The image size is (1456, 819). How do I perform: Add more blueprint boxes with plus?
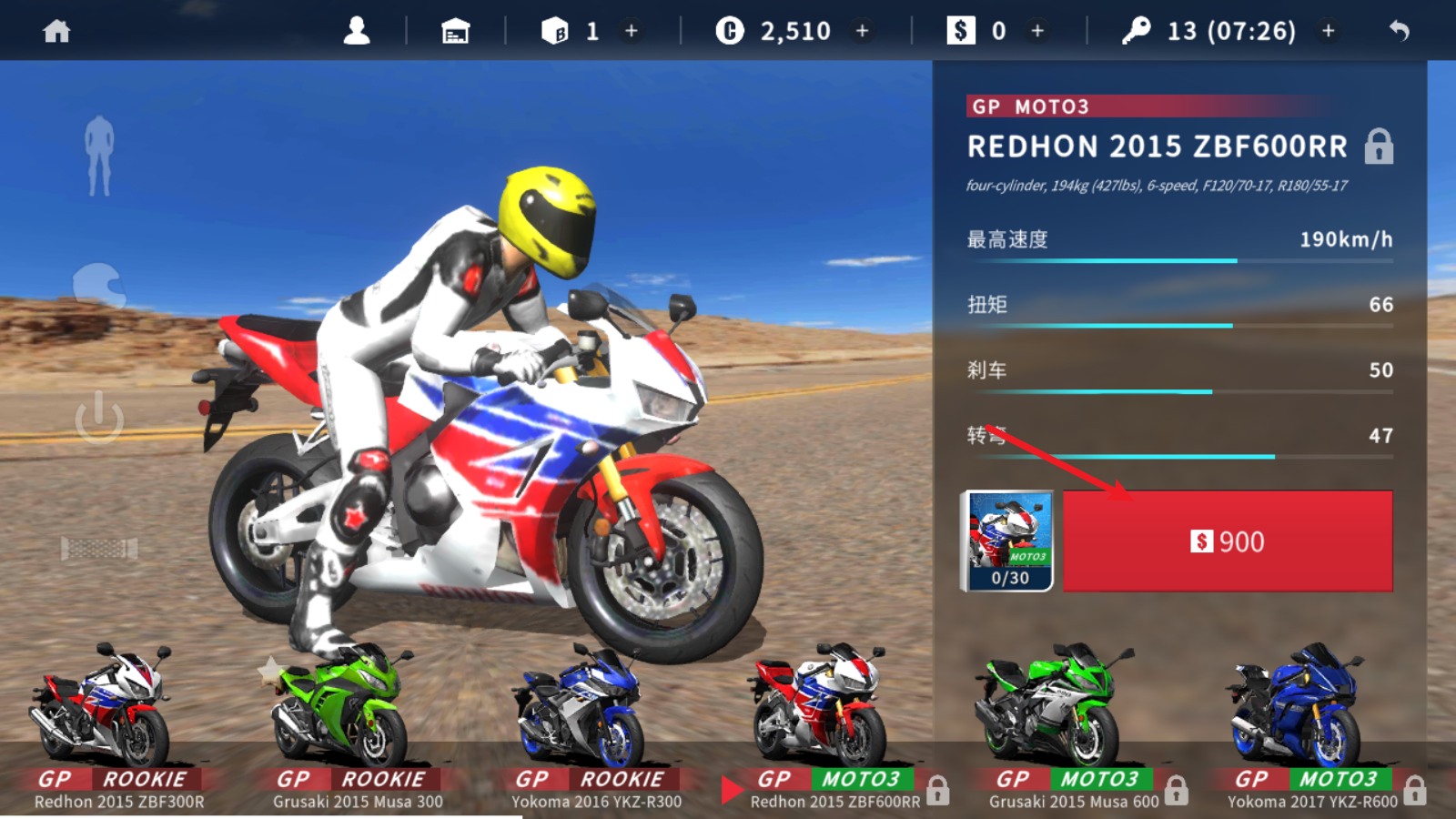(632, 32)
